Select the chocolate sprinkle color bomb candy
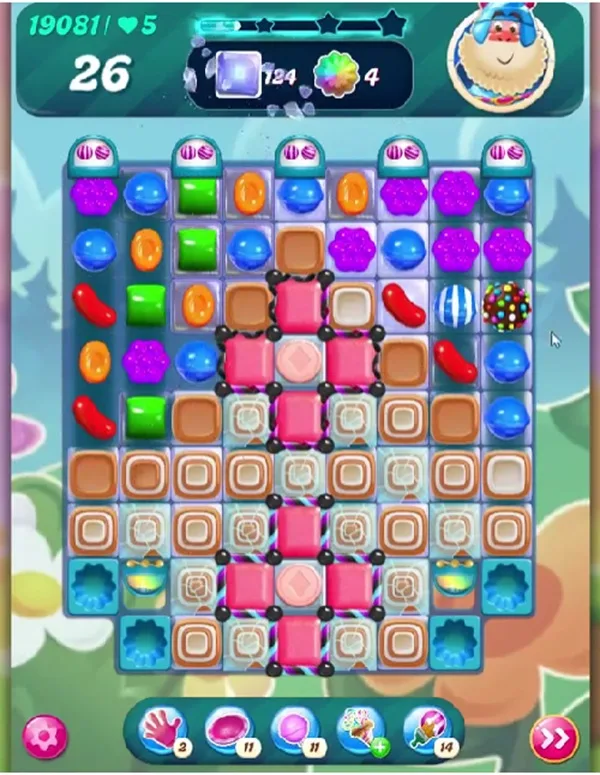This screenshot has height=775, width=600. [506, 305]
